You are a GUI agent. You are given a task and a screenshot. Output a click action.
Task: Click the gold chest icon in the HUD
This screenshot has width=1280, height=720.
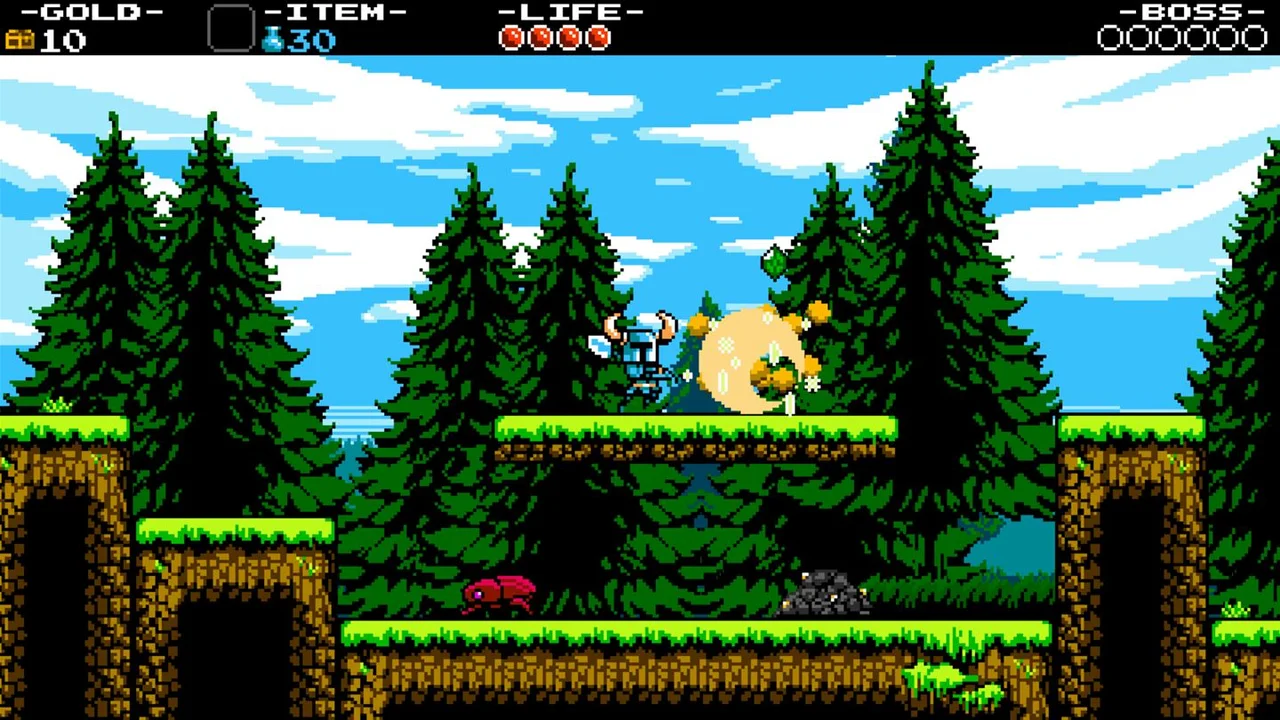pyautogui.click(x=18, y=40)
